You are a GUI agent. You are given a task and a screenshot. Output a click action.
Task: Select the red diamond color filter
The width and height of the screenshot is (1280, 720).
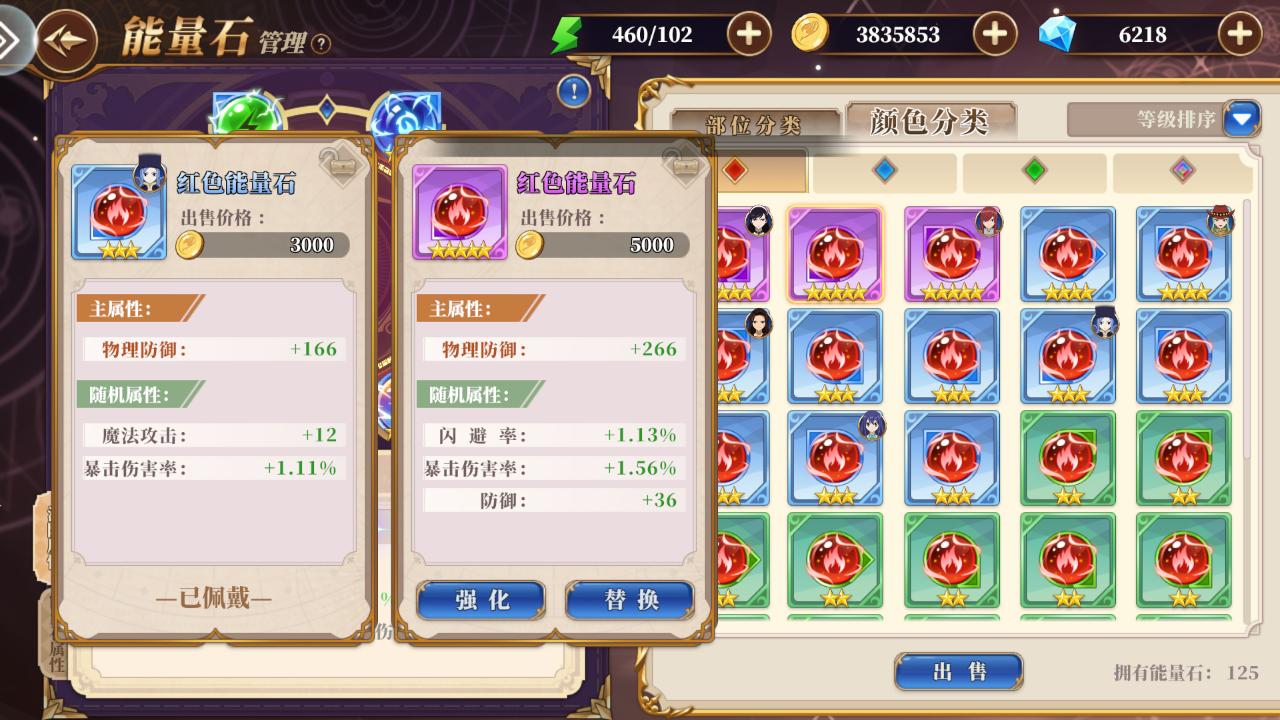[x=735, y=170]
